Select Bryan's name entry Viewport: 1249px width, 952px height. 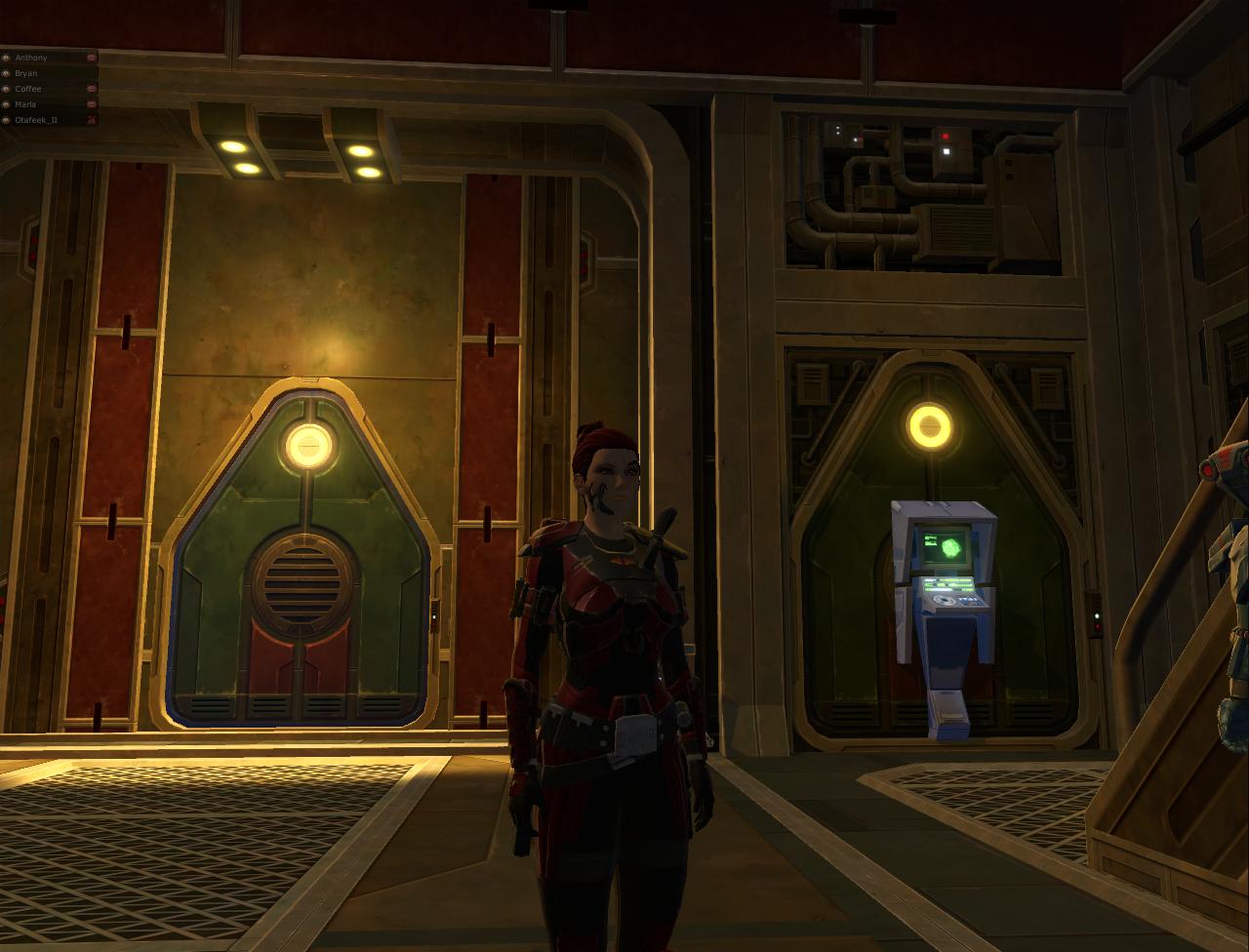(27, 73)
